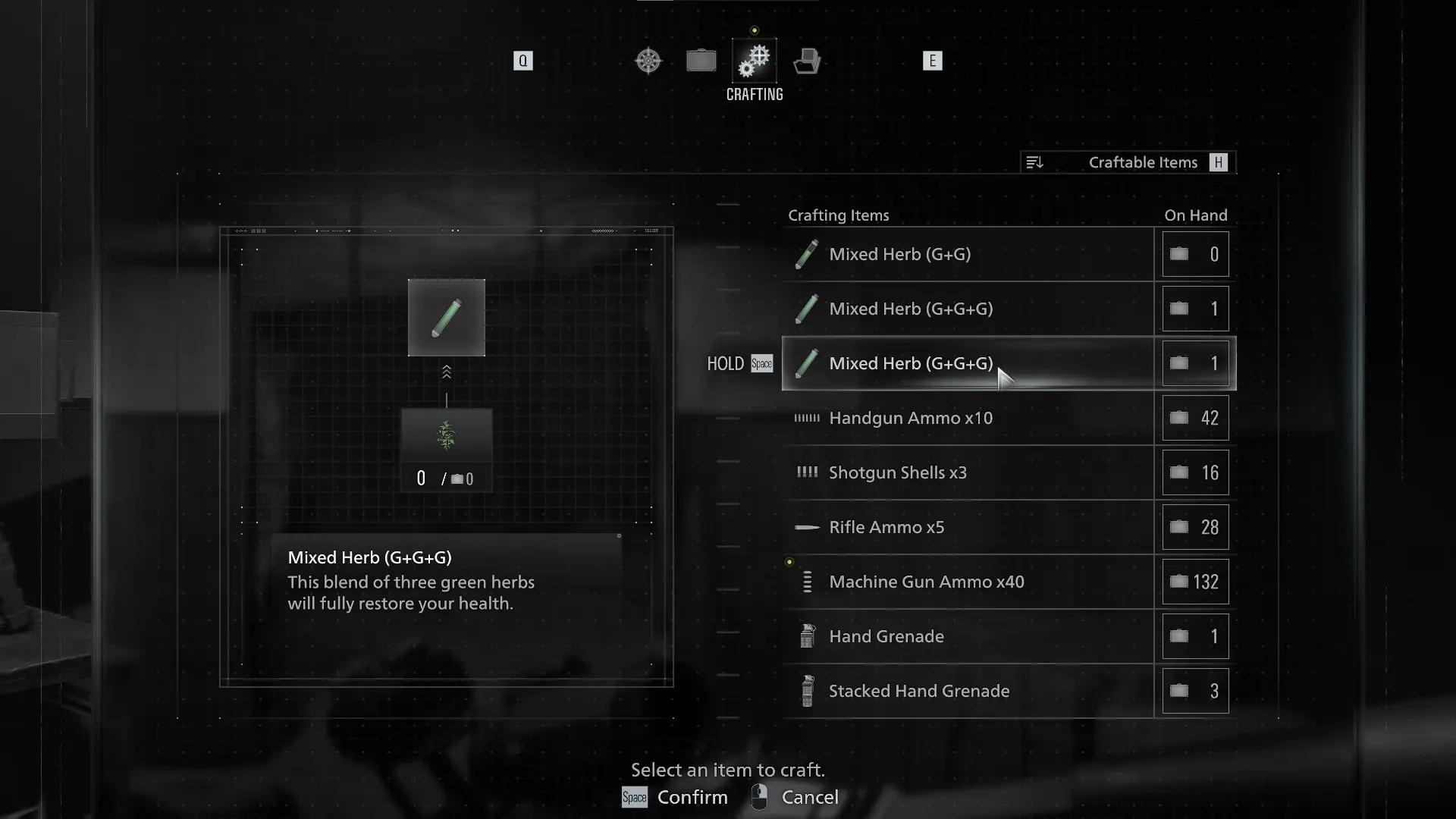Click the green herb ingredient slot
Image resolution: width=1456 pixels, height=819 pixels.
pos(447,437)
